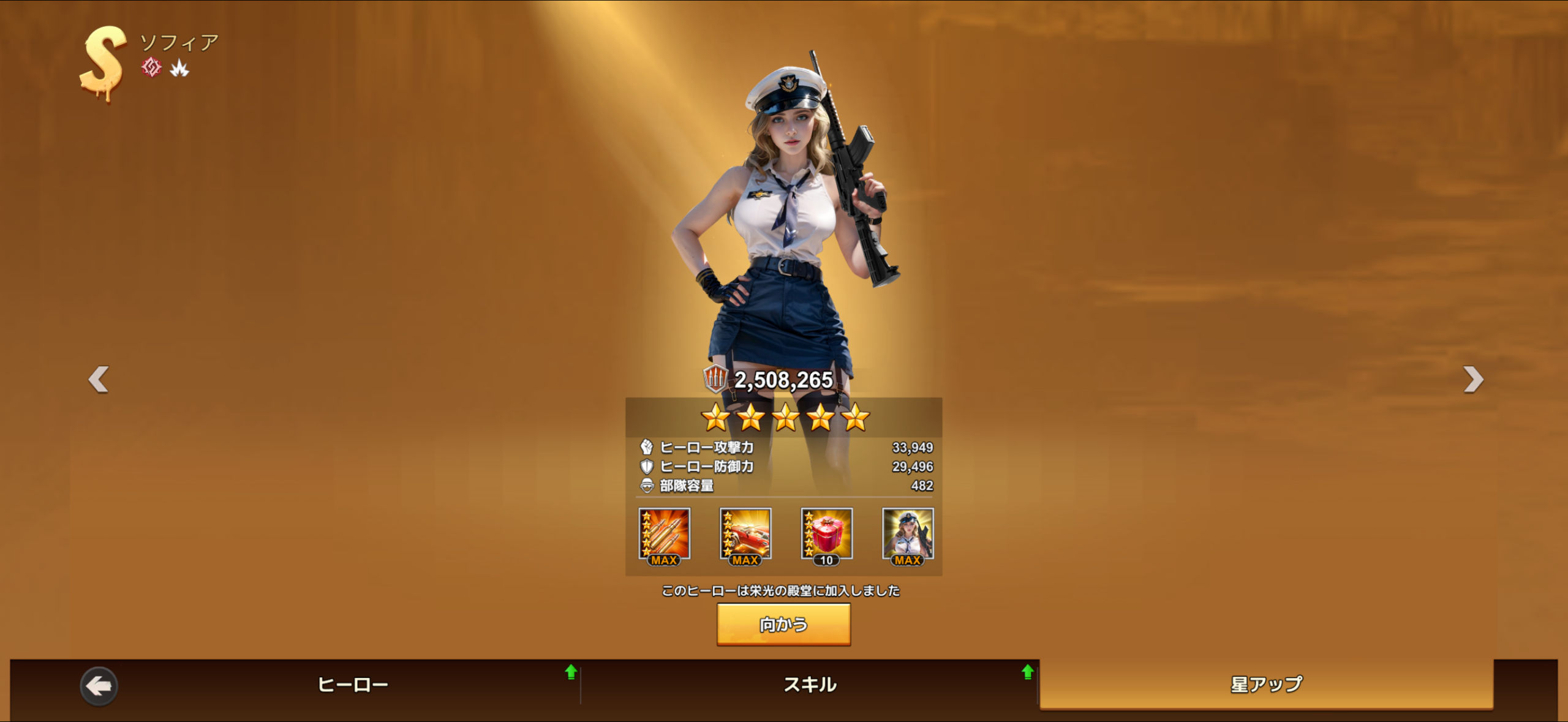Select the hero portrait skill icon

click(x=908, y=535)
